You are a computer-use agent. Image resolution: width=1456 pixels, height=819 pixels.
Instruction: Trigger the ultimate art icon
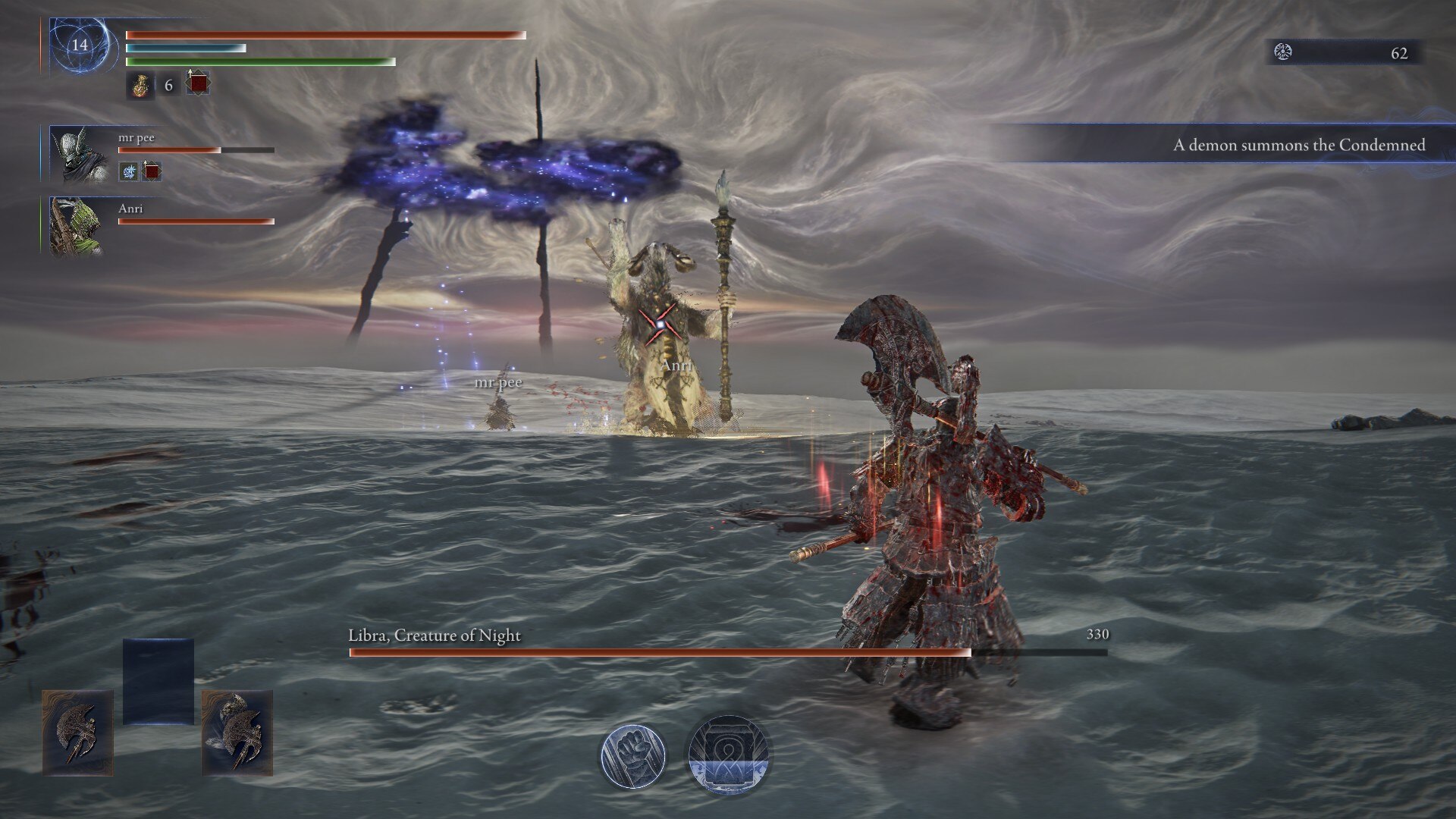pos(728,755)
